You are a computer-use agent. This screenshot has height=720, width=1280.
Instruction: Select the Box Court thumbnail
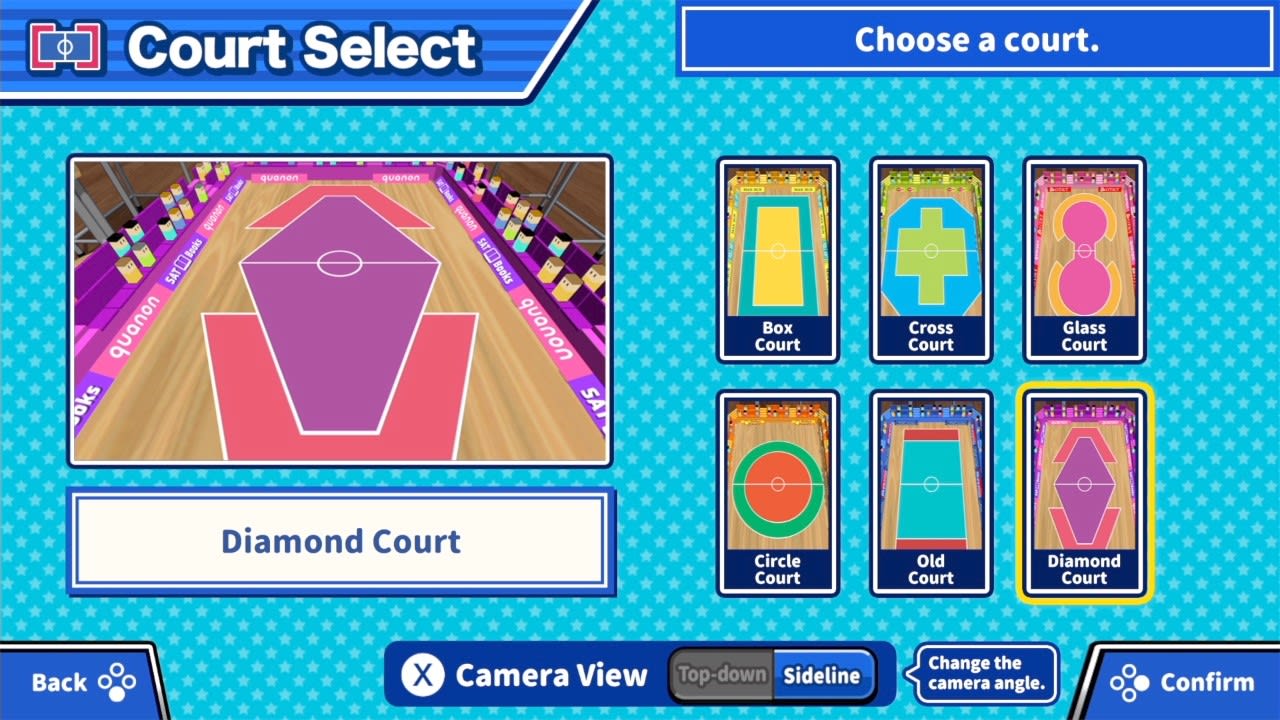click(778, 262)
